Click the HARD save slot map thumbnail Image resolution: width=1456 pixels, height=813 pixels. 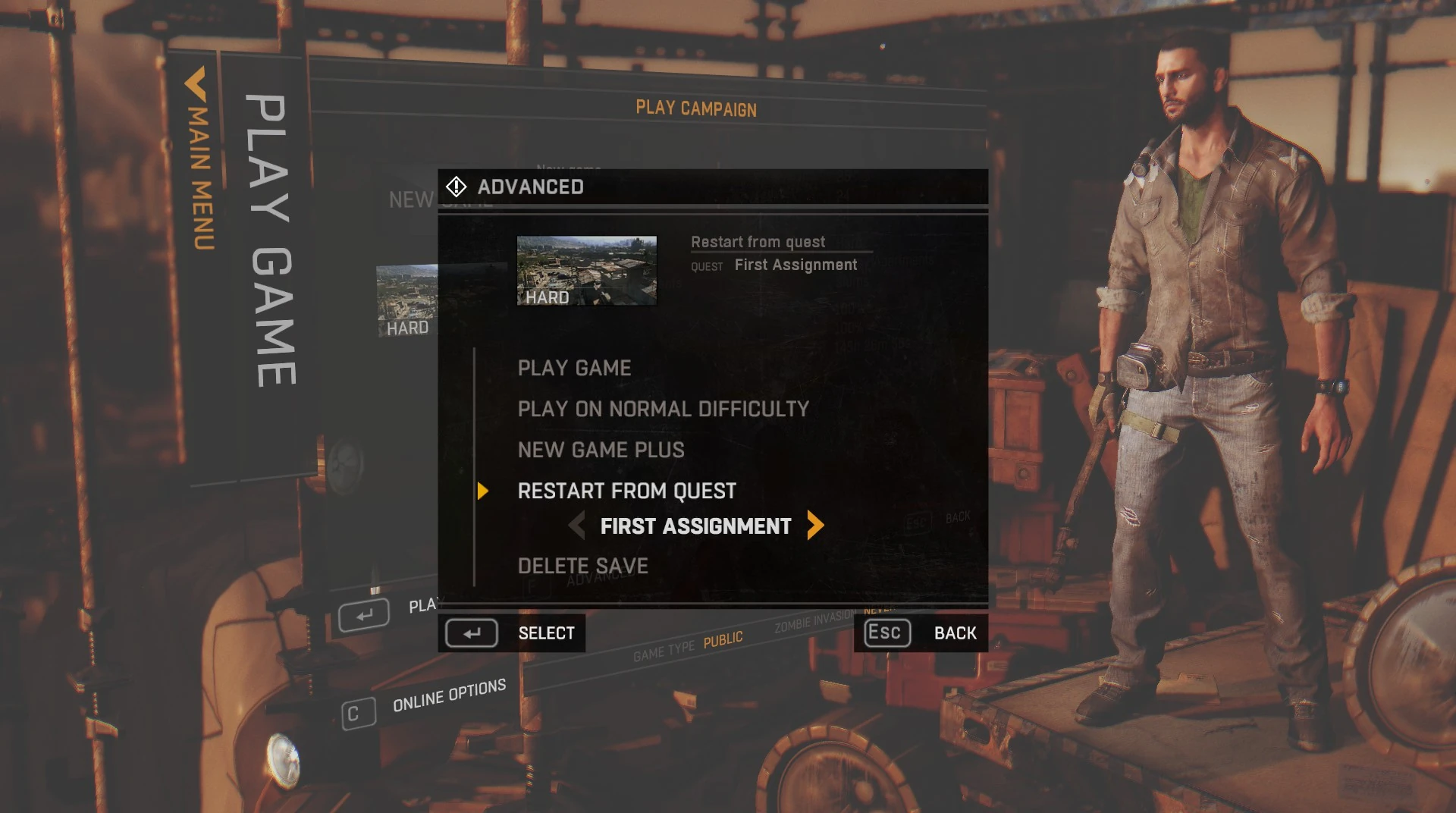(x=586, y=270)
